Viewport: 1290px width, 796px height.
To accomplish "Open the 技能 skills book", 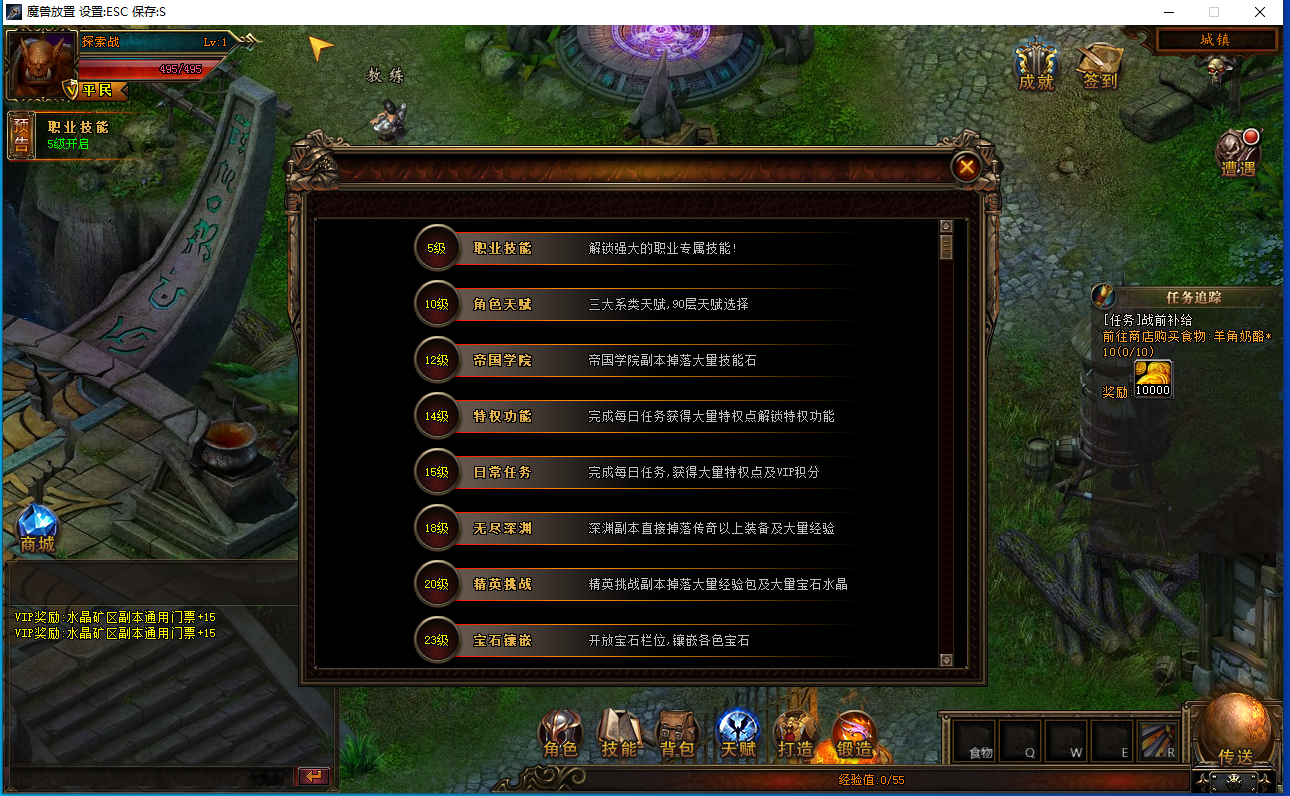I will coord(619,734).
